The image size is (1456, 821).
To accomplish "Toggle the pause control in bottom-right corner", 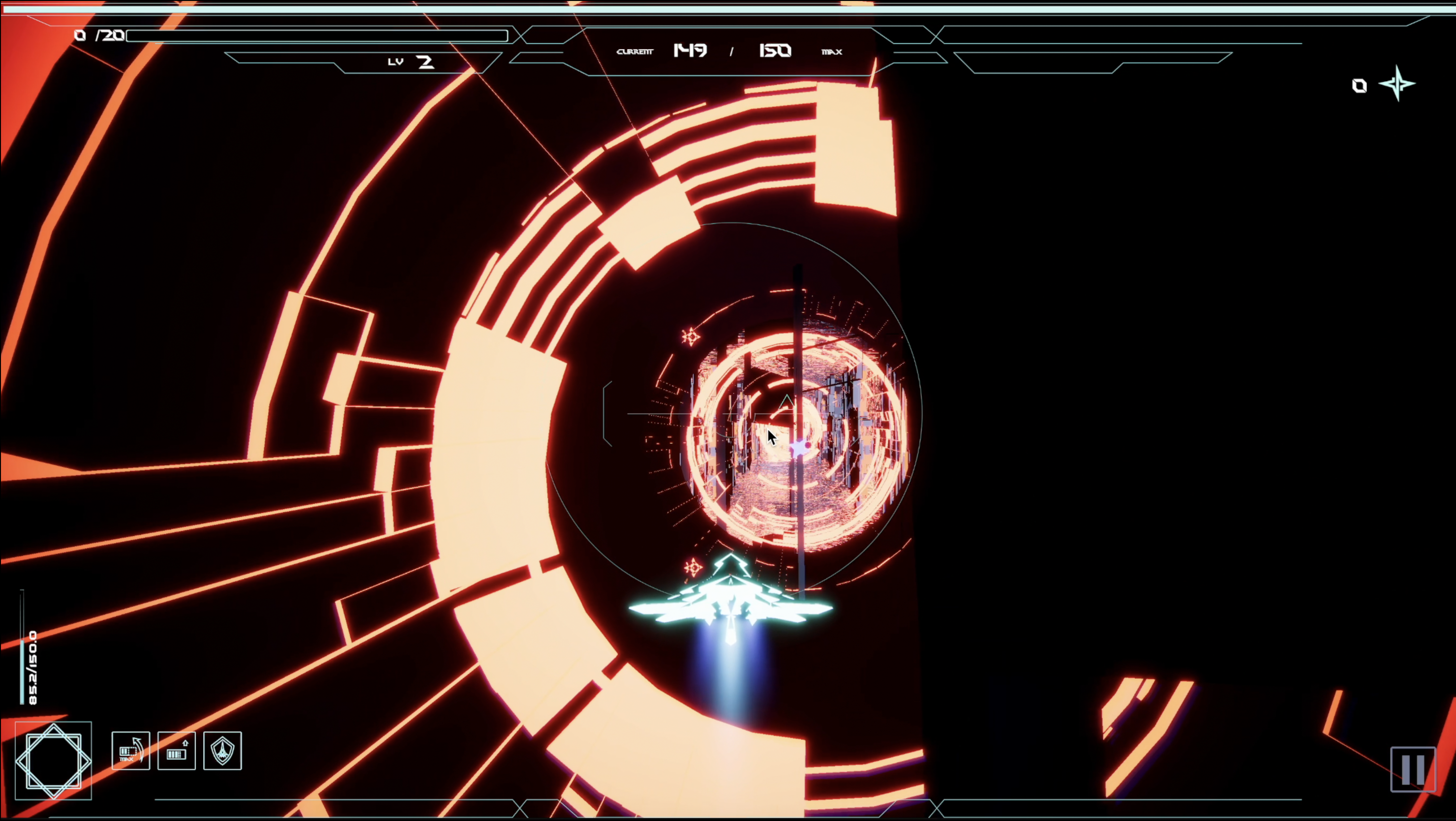I will (1413, 769).
